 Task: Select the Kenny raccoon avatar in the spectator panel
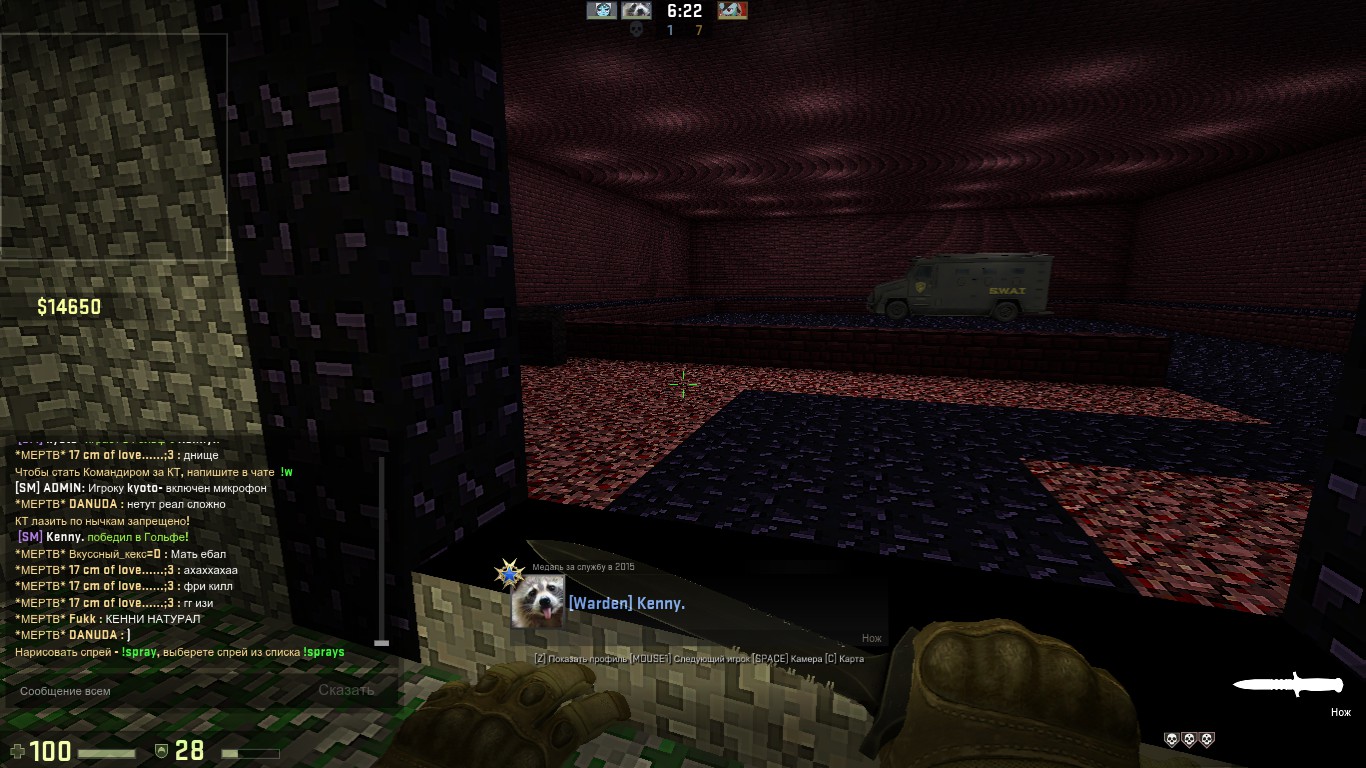pyautogui.click(x=537, y=602)
